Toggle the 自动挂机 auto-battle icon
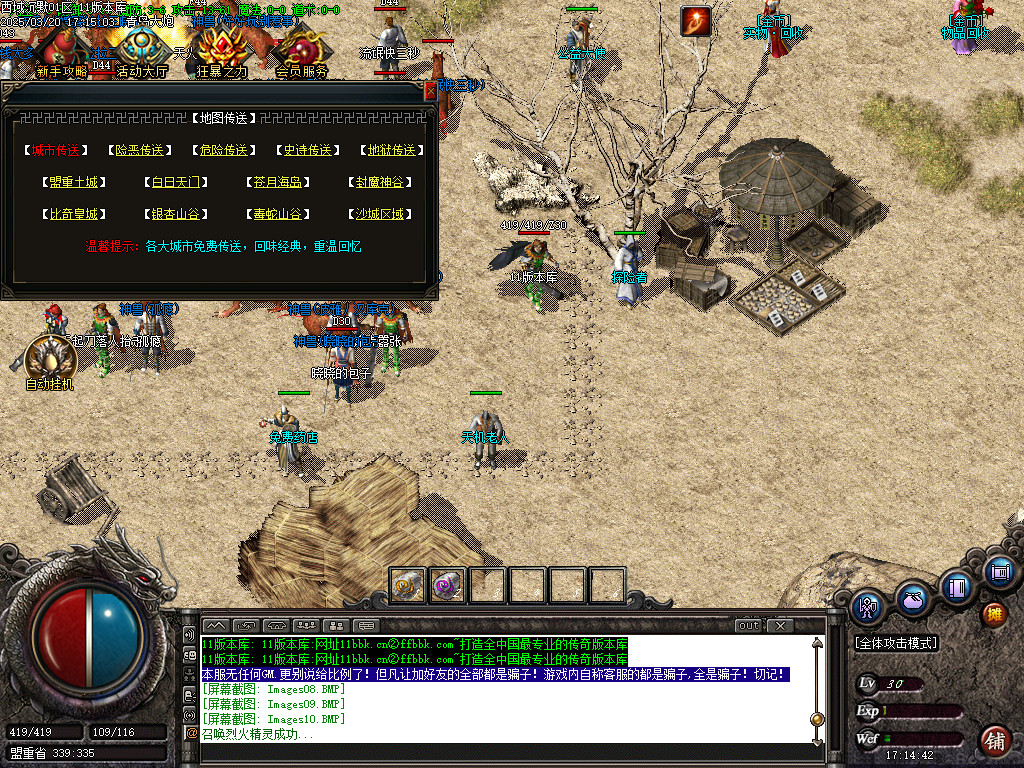1024x768 pixels. 48,362
